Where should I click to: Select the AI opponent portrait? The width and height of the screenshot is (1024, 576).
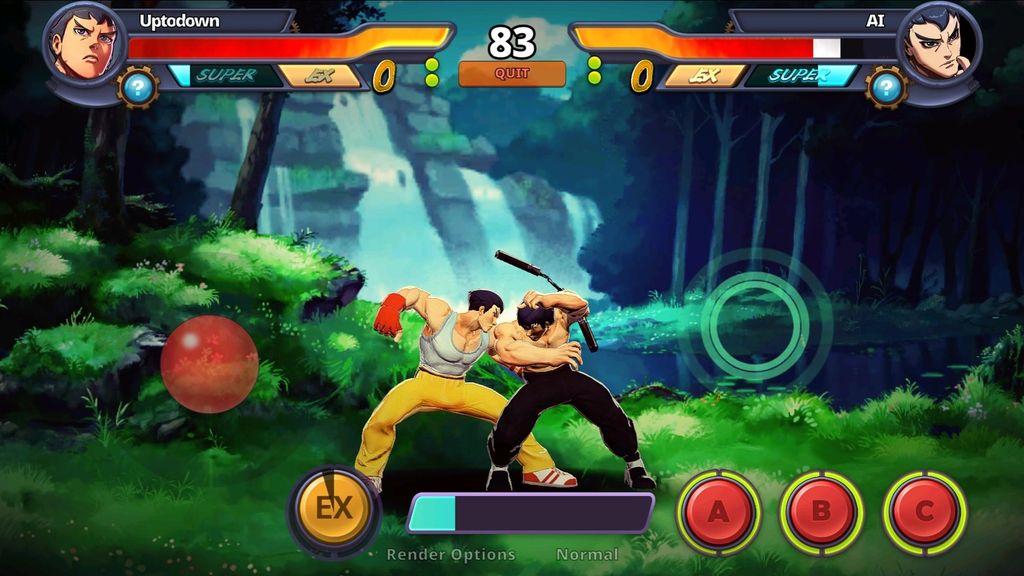click(938, 43)
